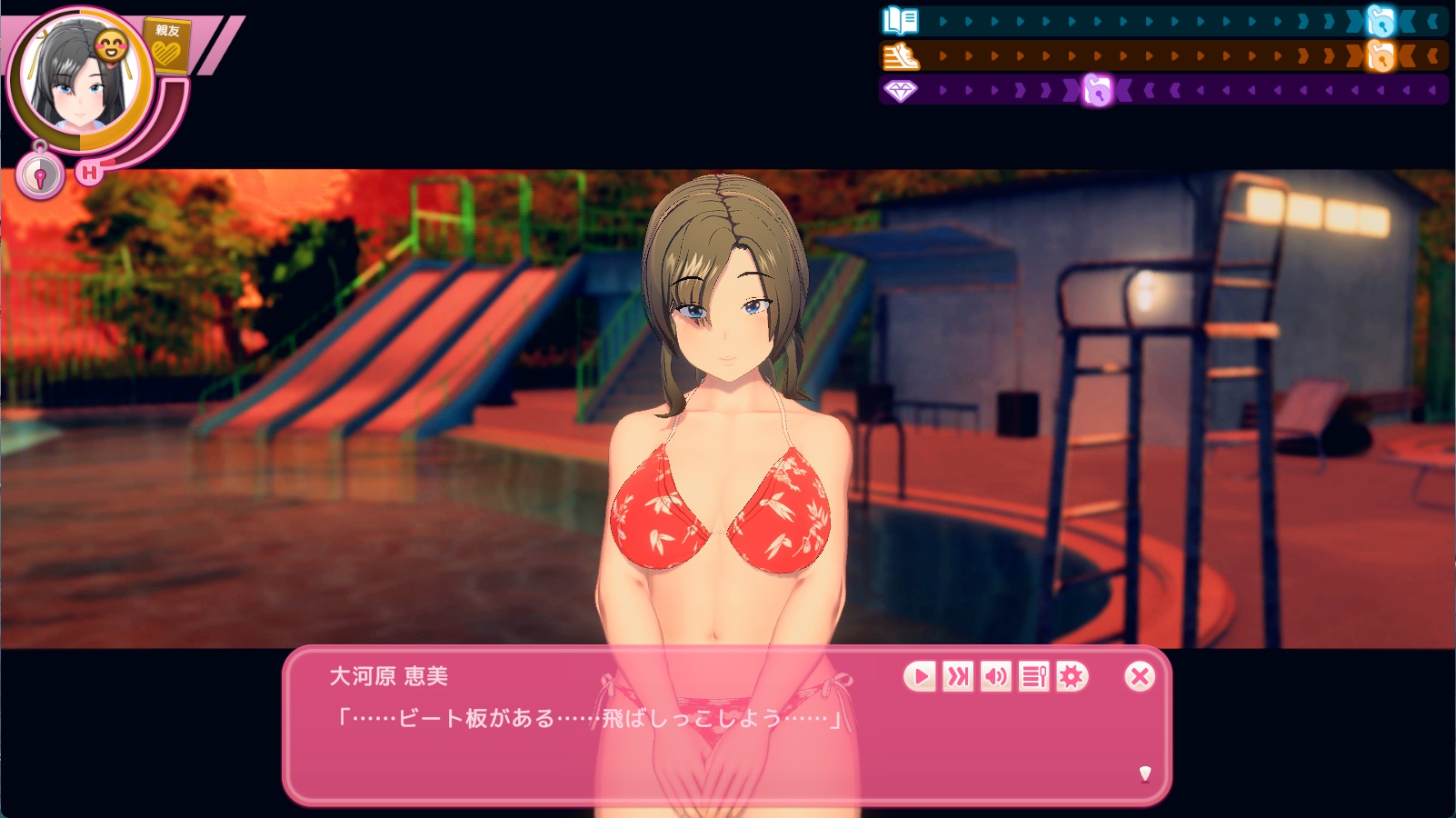Open the 親友 relationship book icon
The height and width of the screenshot is (818, 1456).
167,45
